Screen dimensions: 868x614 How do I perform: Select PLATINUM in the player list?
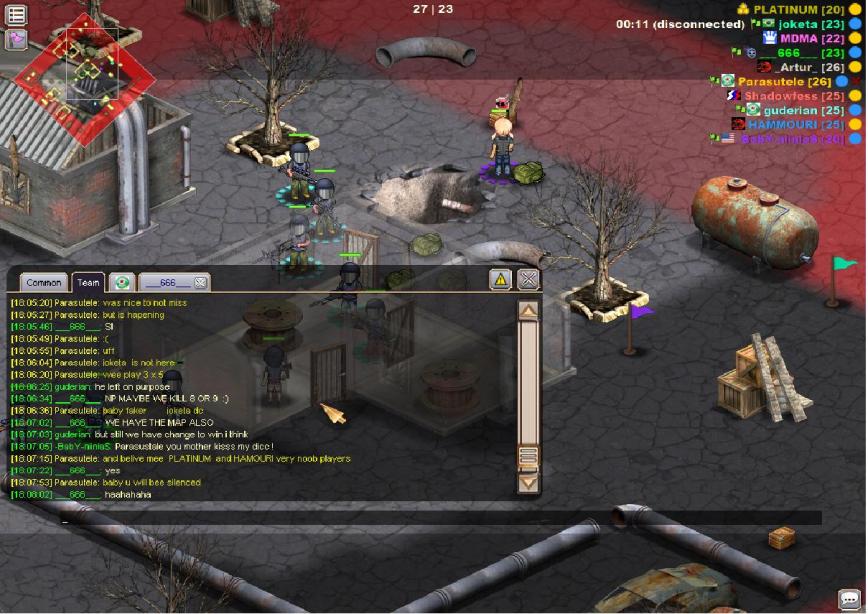click(798, 9)
